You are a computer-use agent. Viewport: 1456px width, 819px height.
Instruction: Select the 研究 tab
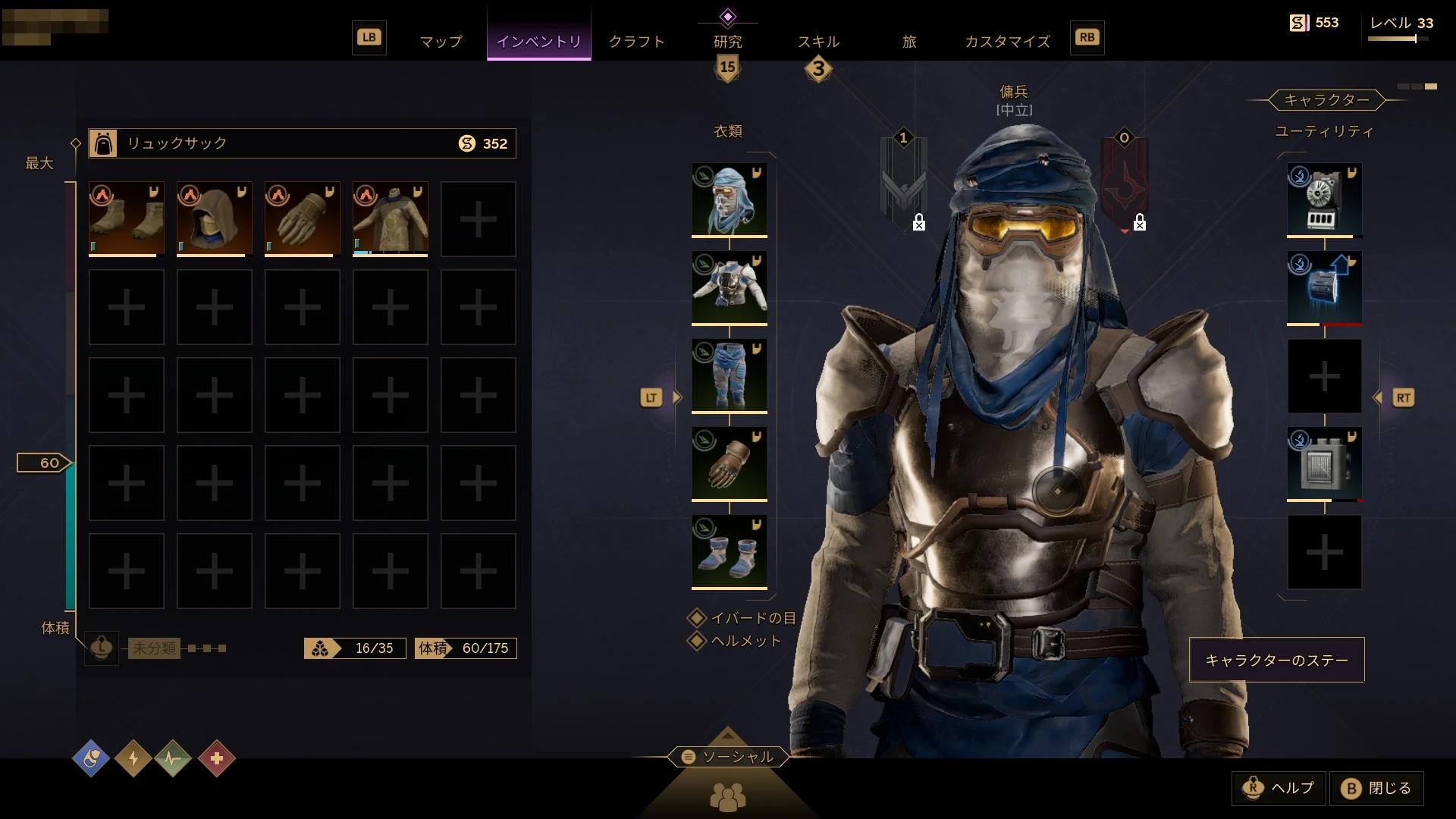[x=727, y=42]
